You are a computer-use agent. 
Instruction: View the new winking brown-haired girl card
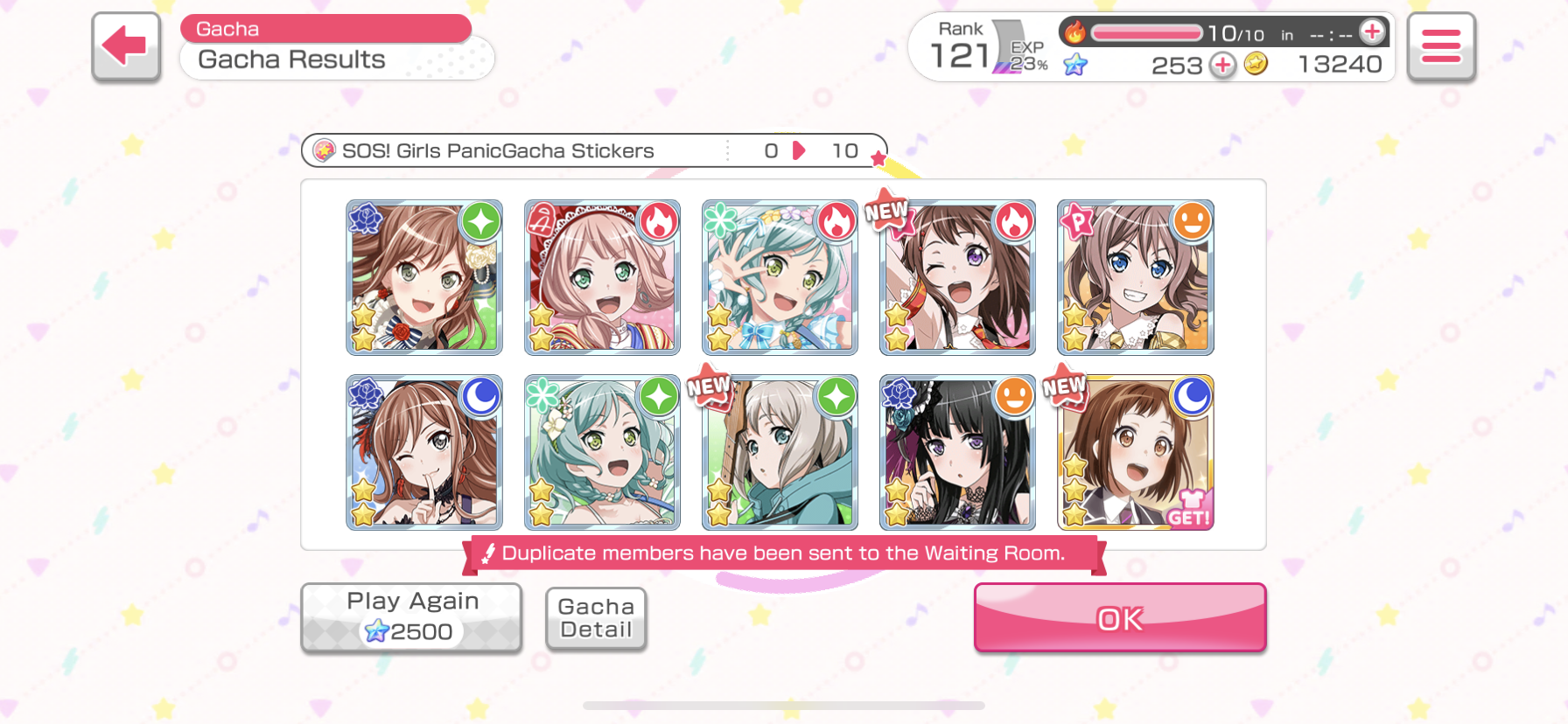click(957, 277)
